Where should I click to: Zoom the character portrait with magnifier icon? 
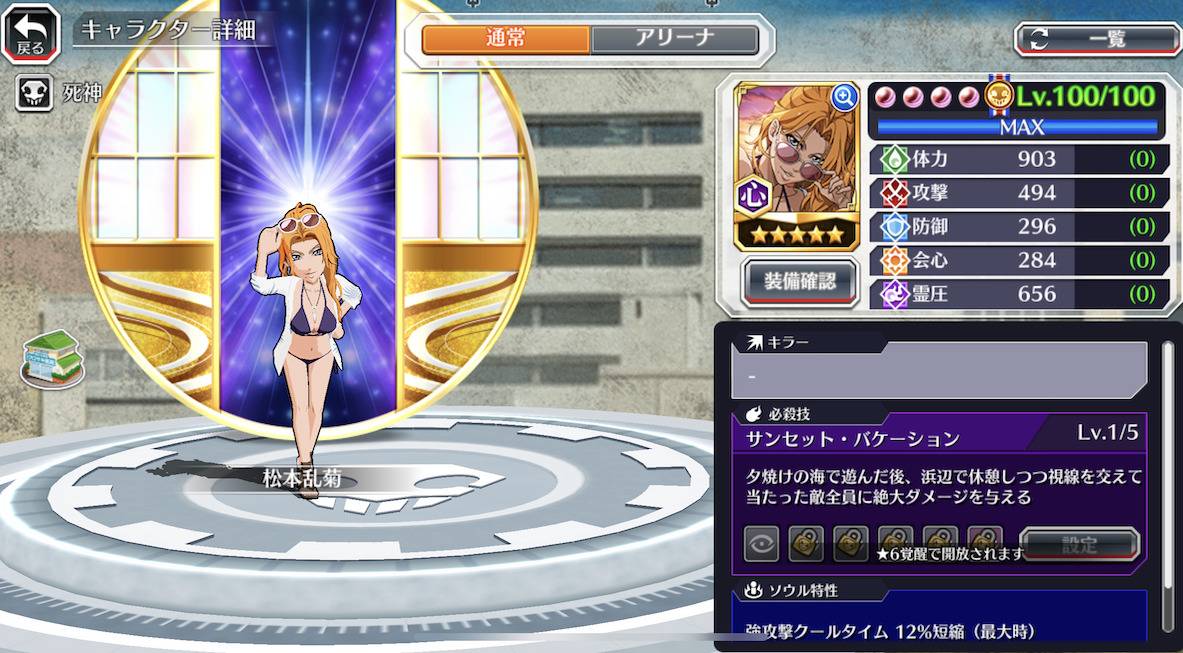click(844, 96)
